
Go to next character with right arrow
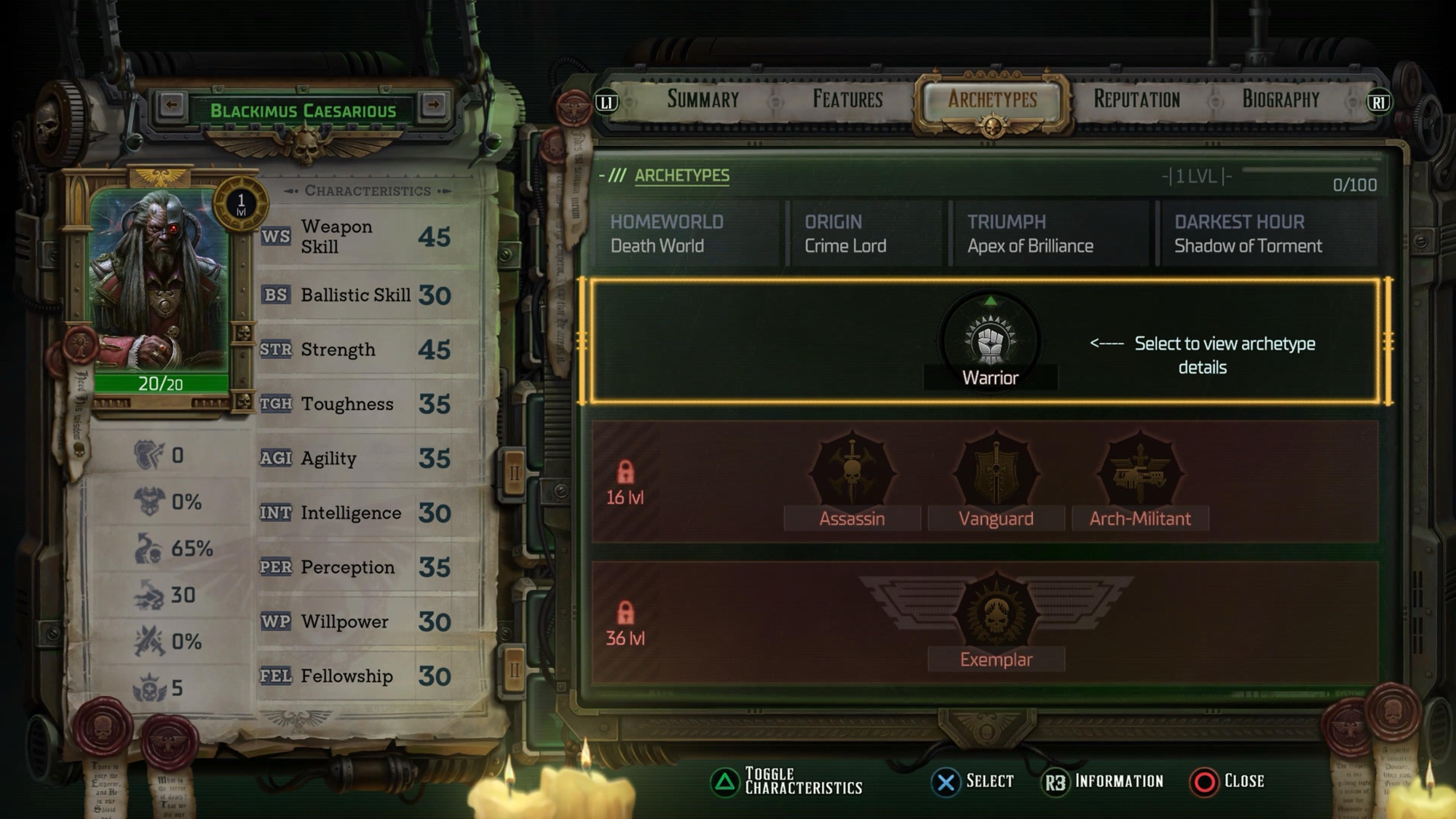tap(434, 106)
